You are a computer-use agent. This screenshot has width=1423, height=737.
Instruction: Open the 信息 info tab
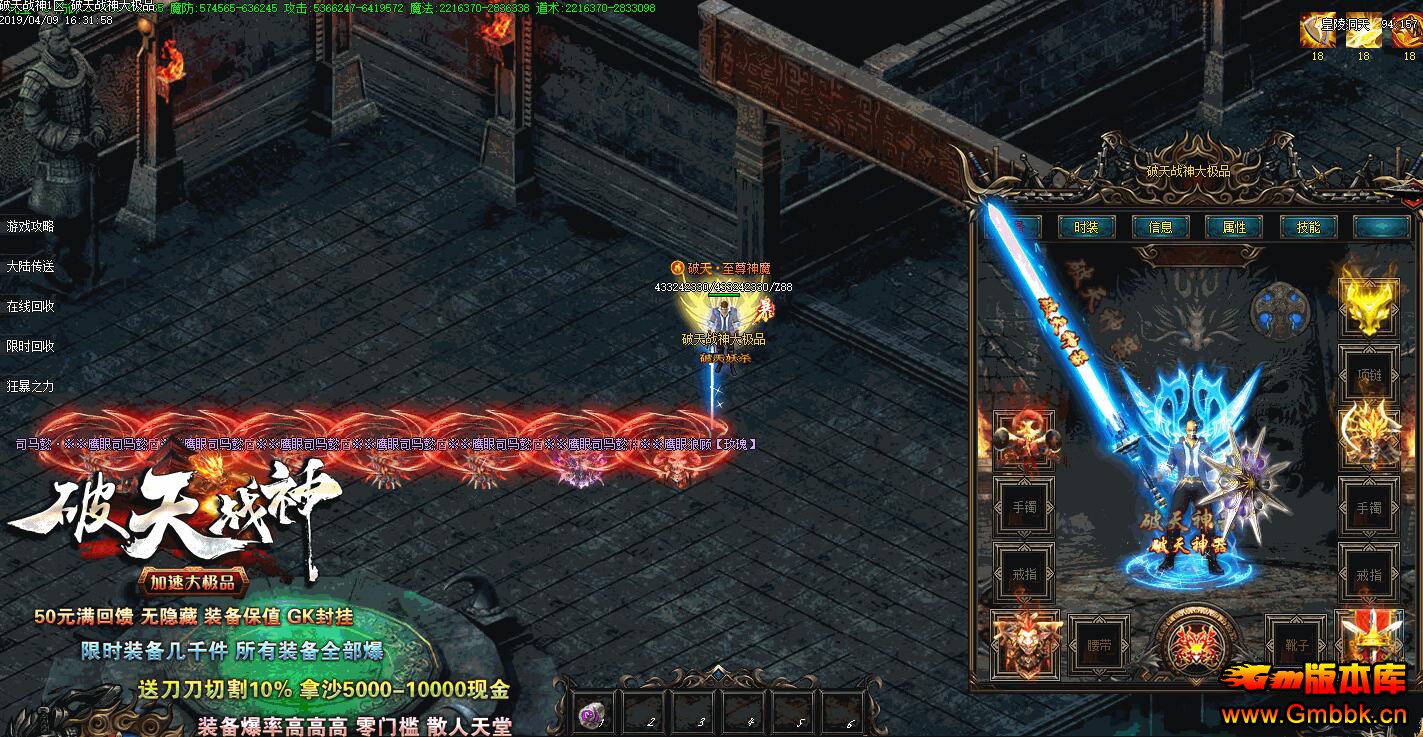[1160, 227]
